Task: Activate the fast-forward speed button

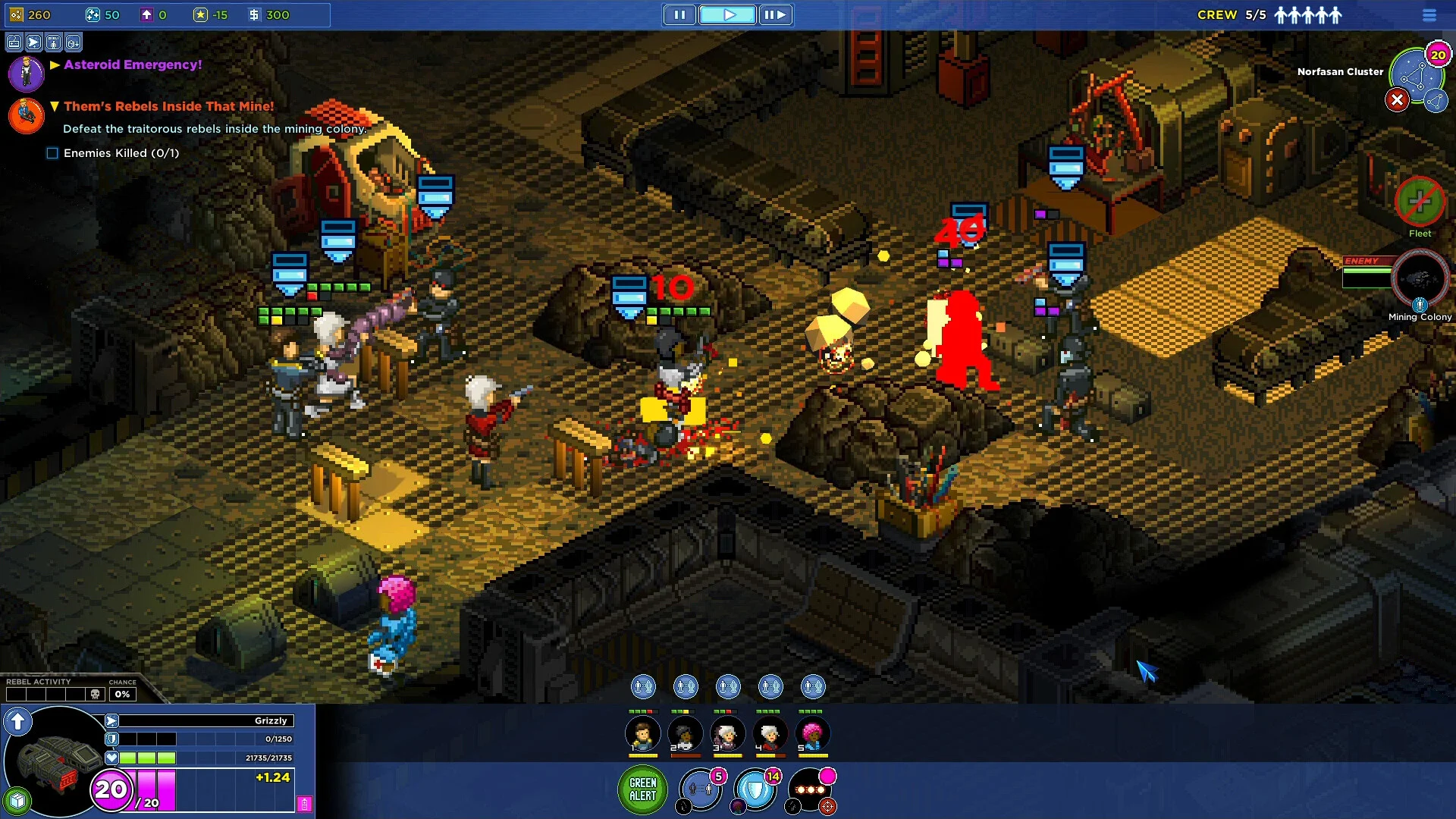Action: tap(774, 14)
